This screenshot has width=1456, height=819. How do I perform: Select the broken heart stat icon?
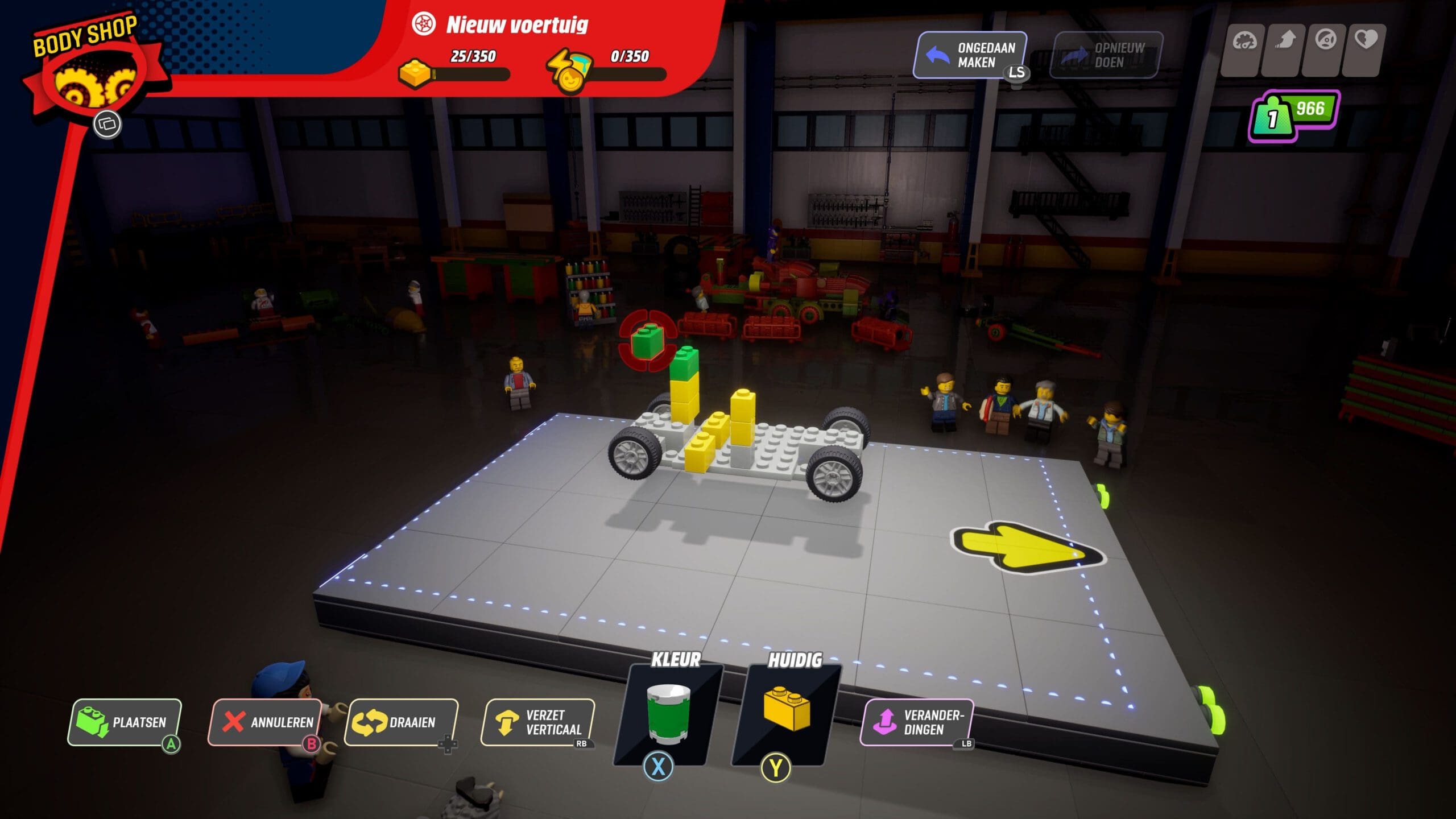click(x=1366, y=41)
